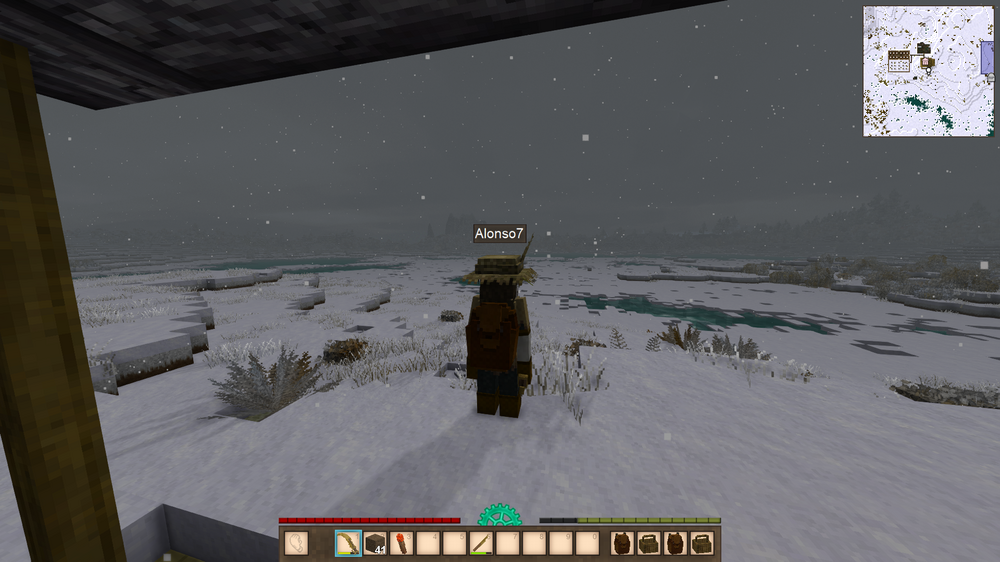1000x562 pixels.
Task: Select the wooden stick tool in slot 6
Action: pyautogui.click(x=481, y=544)
